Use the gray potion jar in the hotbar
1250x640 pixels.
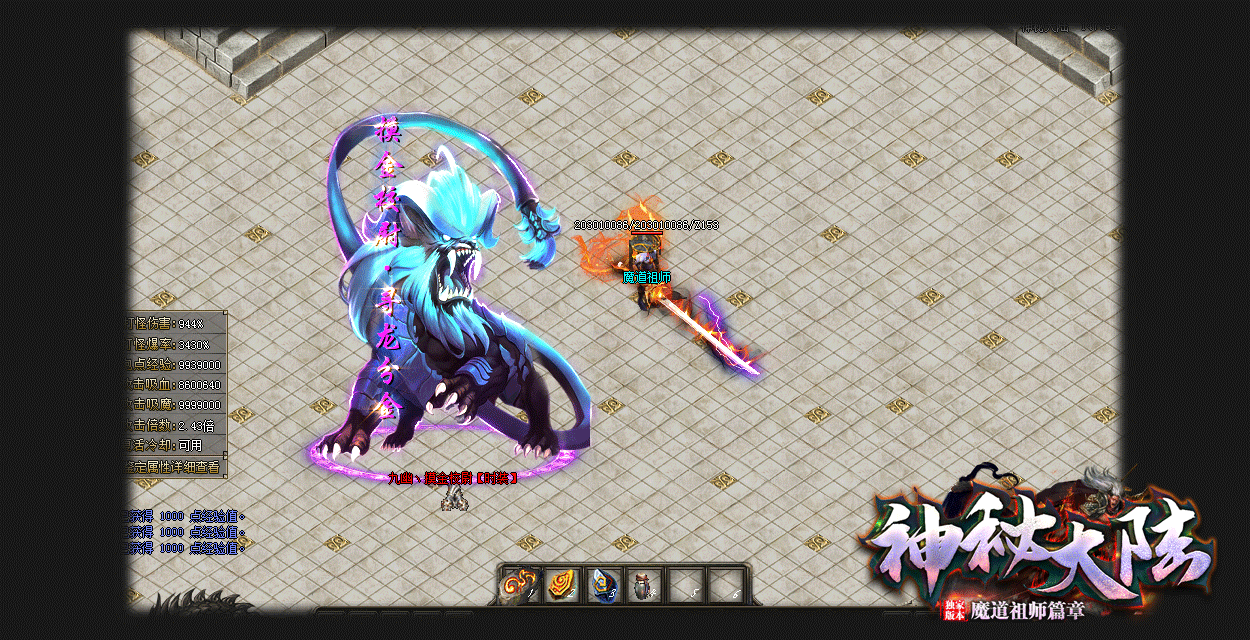point(643,586)
